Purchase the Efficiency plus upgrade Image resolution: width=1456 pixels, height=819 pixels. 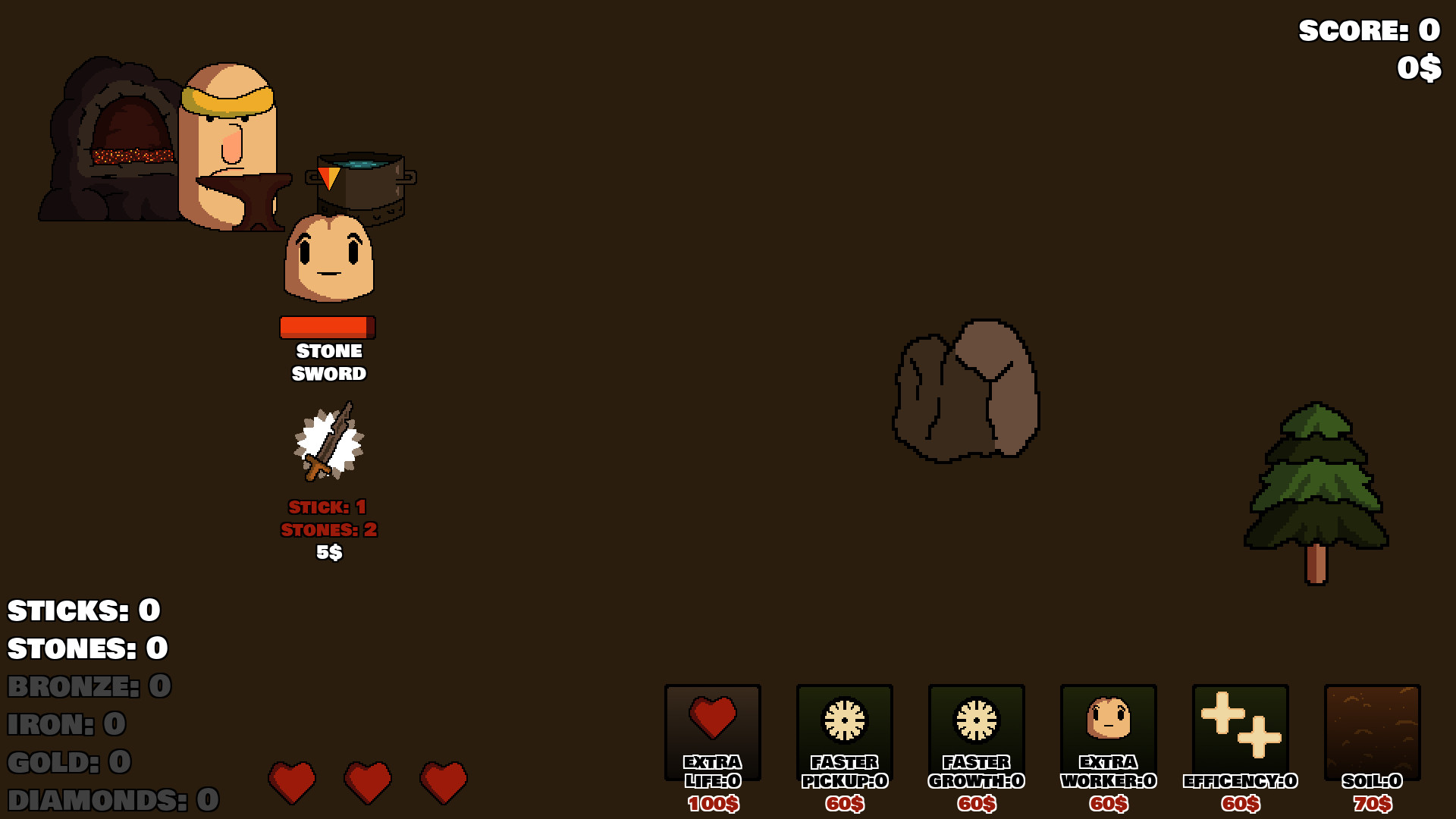pyautogui.click(x=1239, y=728)
